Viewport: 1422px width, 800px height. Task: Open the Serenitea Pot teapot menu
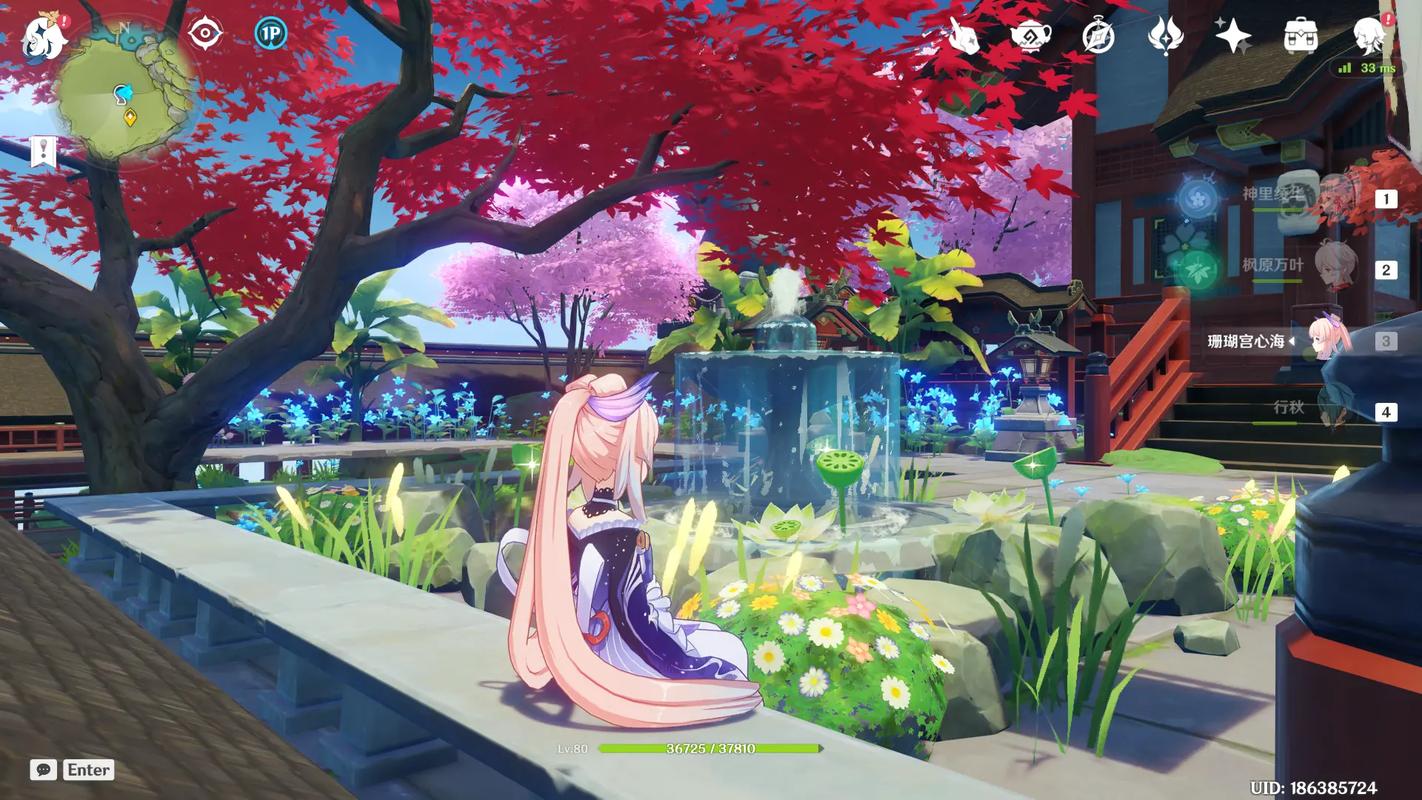(1030, 37)
